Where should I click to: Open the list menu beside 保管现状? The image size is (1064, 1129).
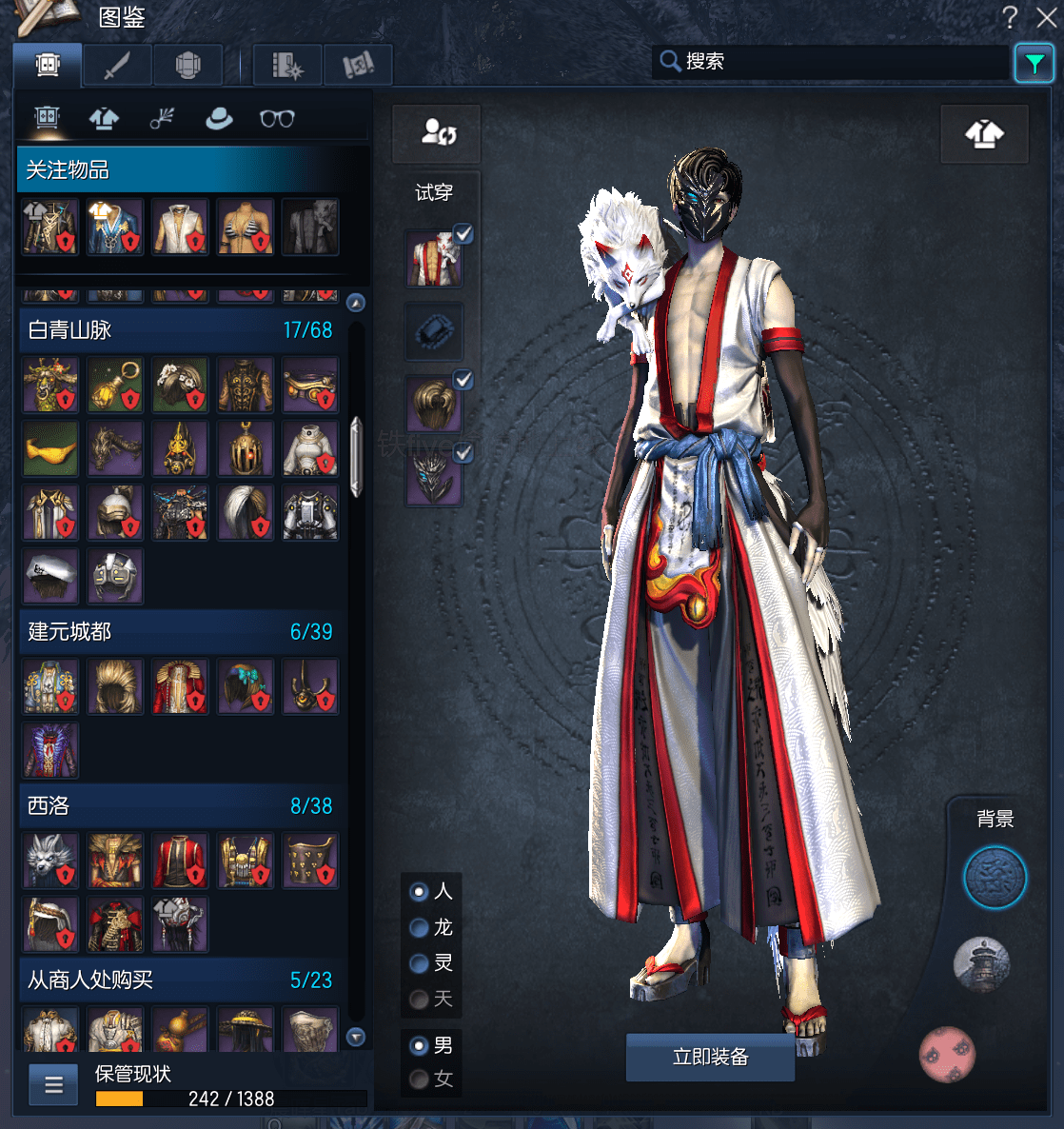(54, 1084)
